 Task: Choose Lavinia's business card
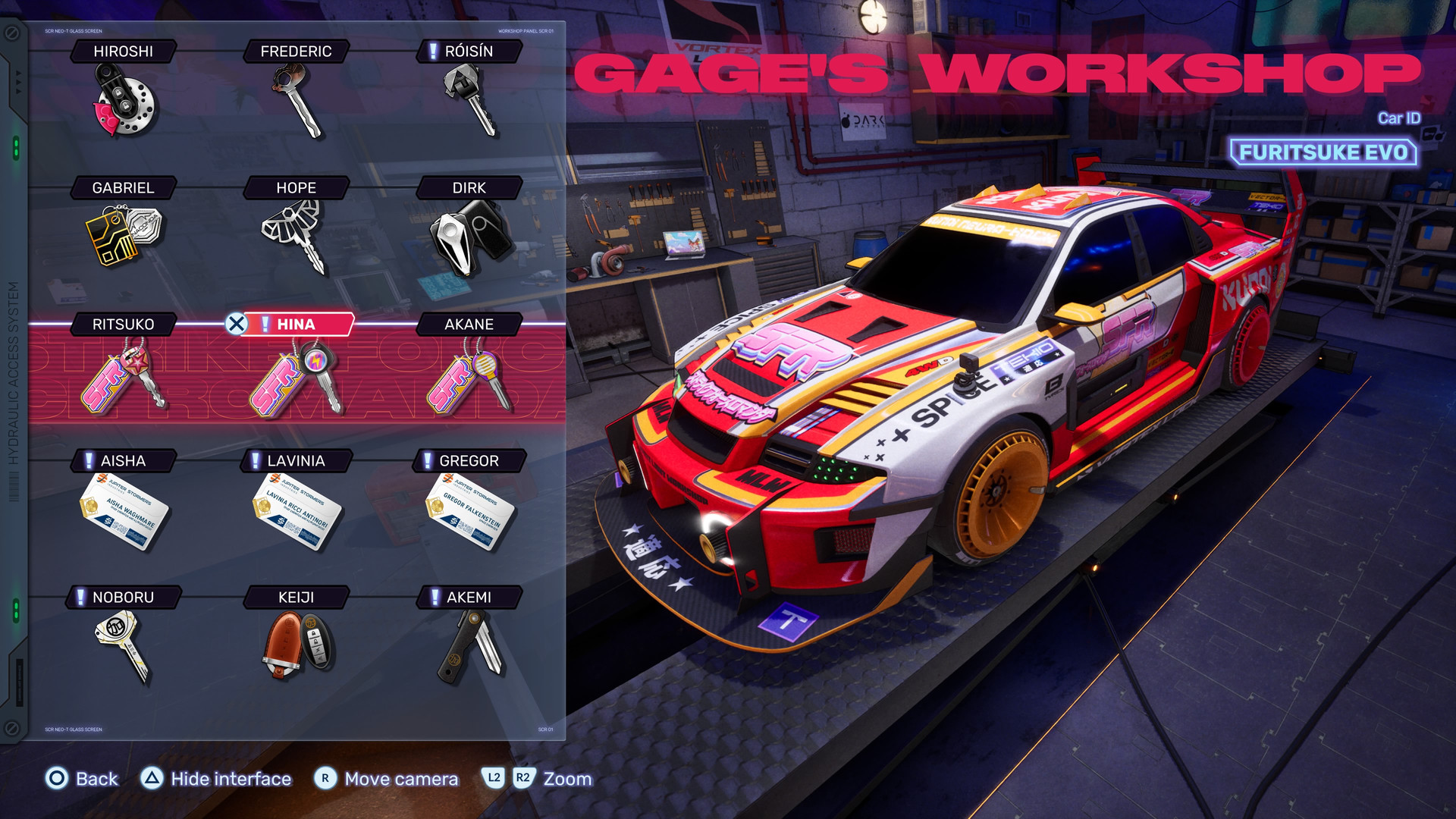point(297,510)
